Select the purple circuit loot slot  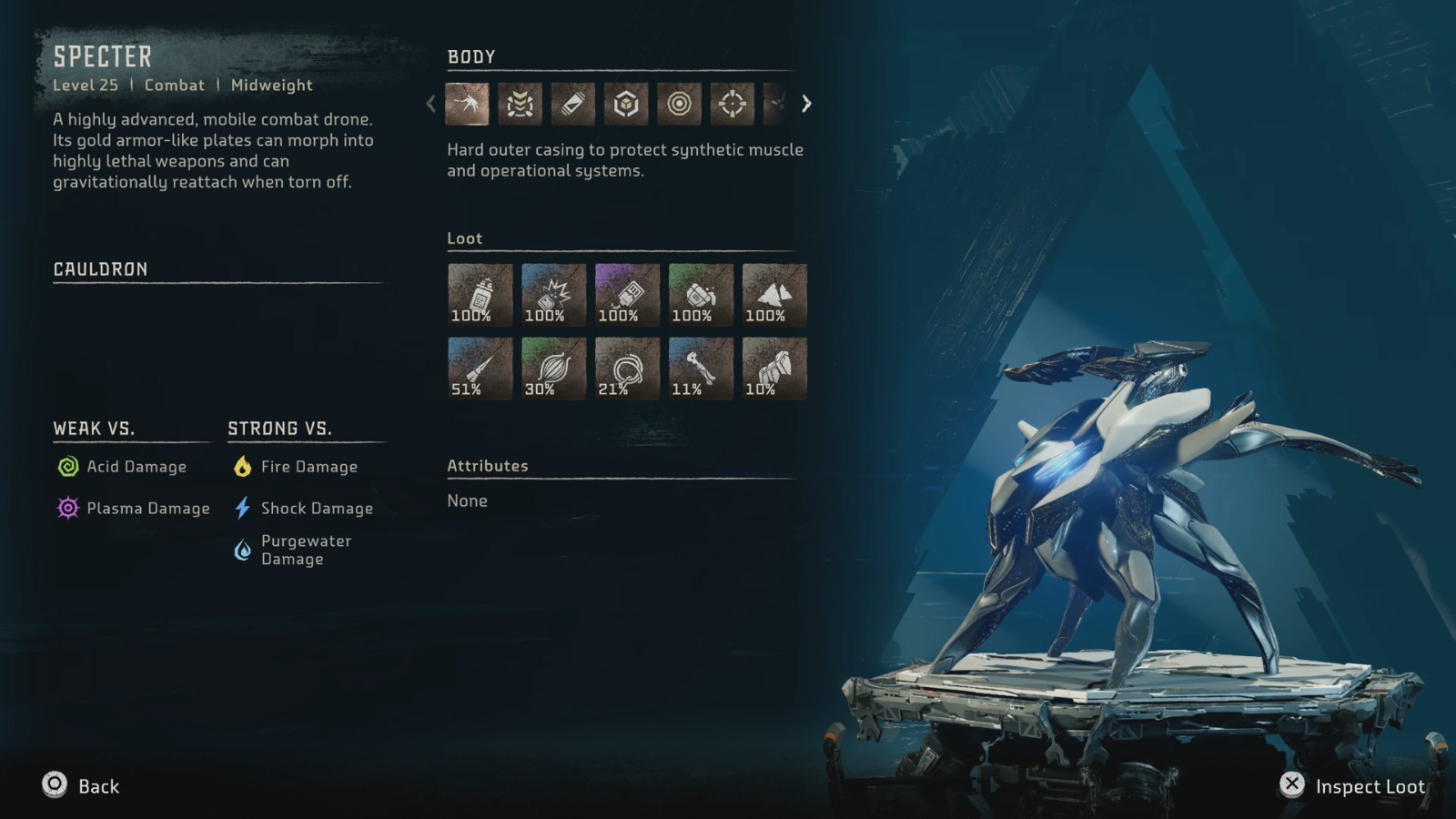627,295
